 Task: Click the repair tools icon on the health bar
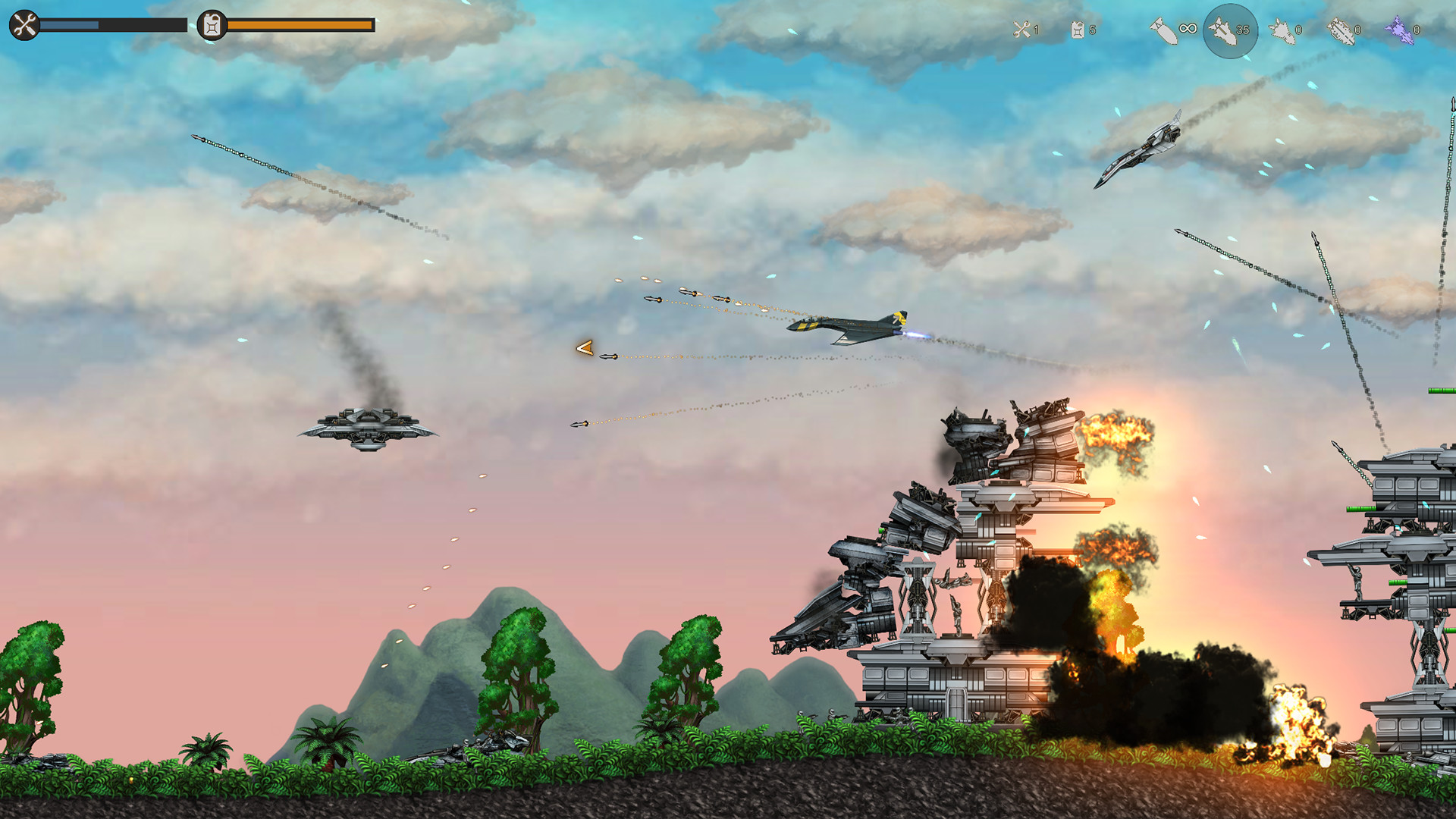[23, 25]
